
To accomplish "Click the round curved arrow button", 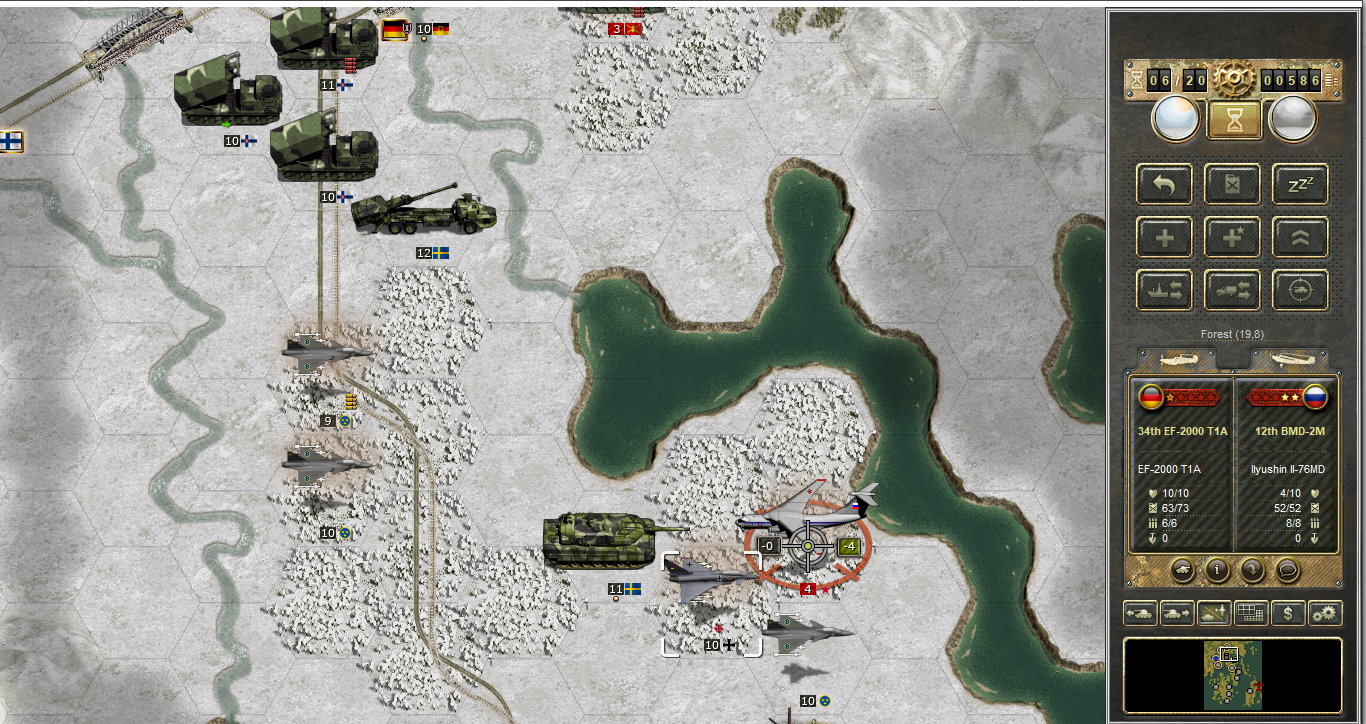I will 1252,570.
